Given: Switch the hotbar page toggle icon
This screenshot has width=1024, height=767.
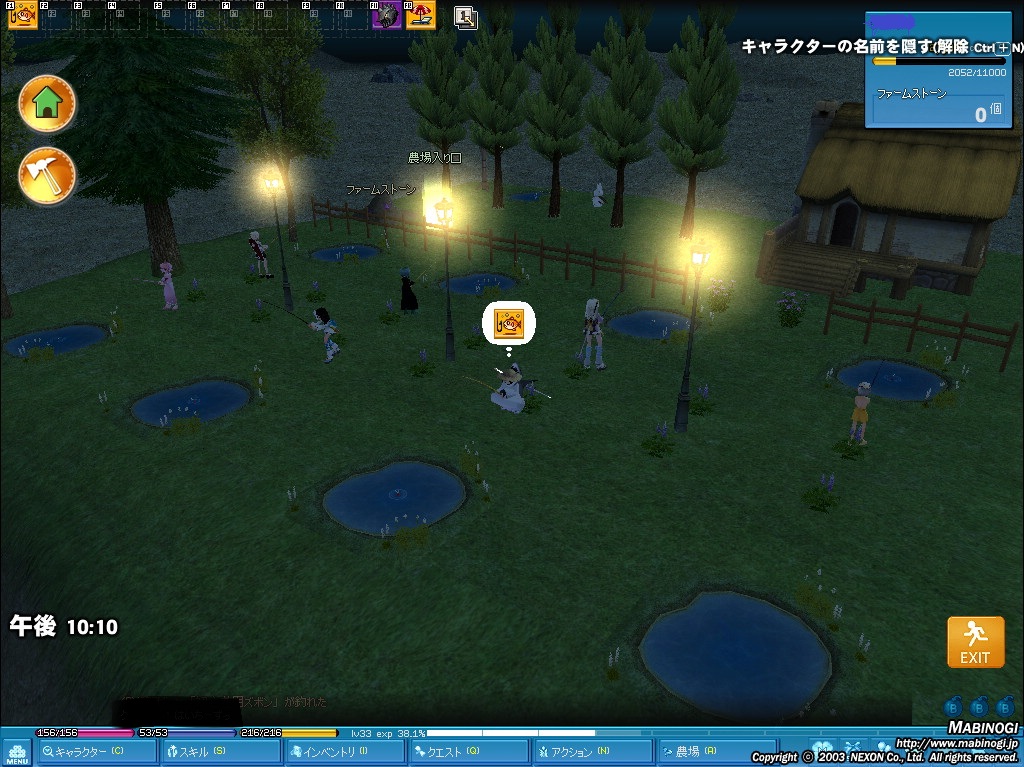Looking at the screenshot, I should tap(465, 17).
